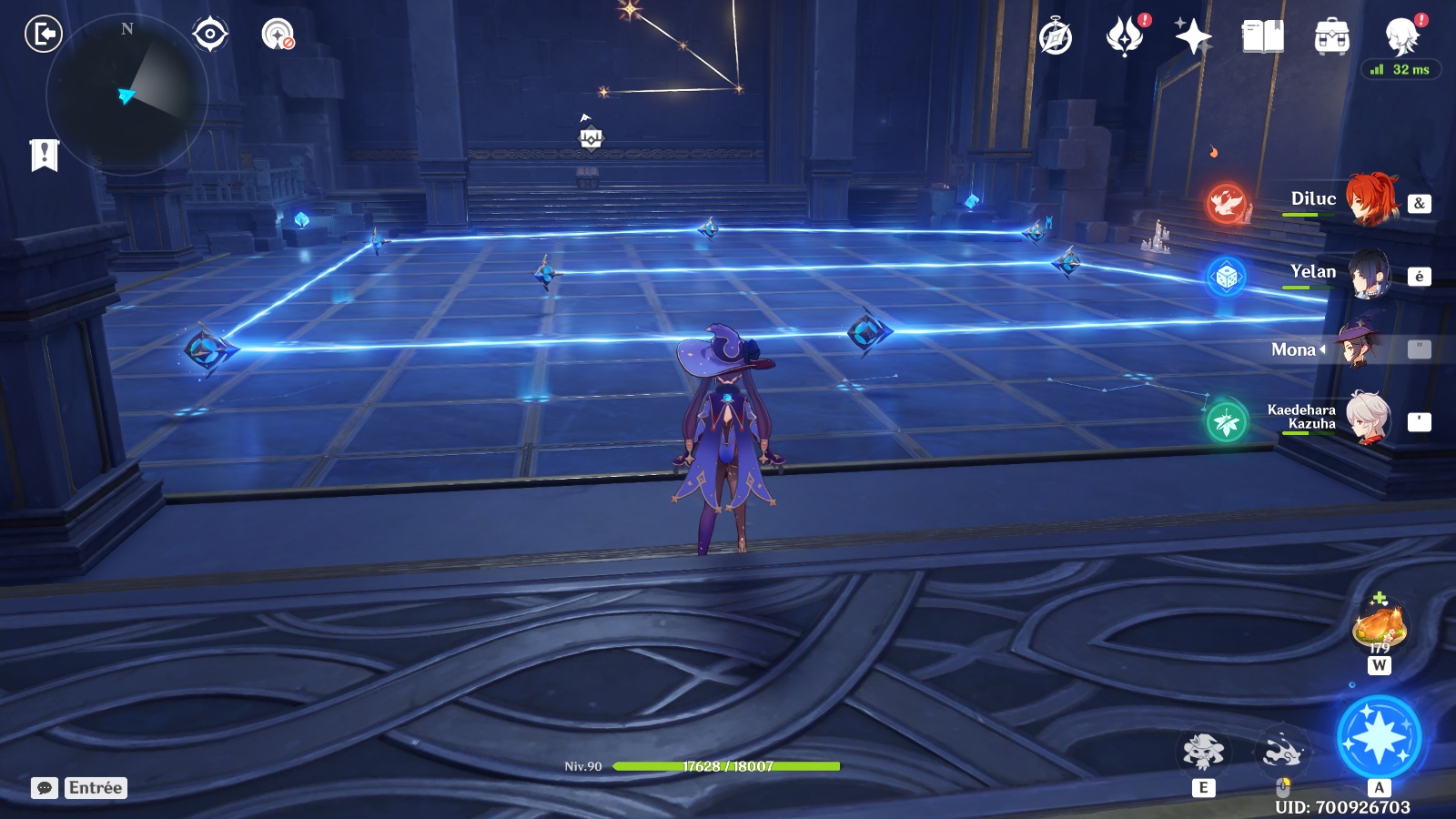1456x819 pixels.
Task: Click the target crosshair icon beside the minimap
Action: pyautogui.click(x=210, y=35)
